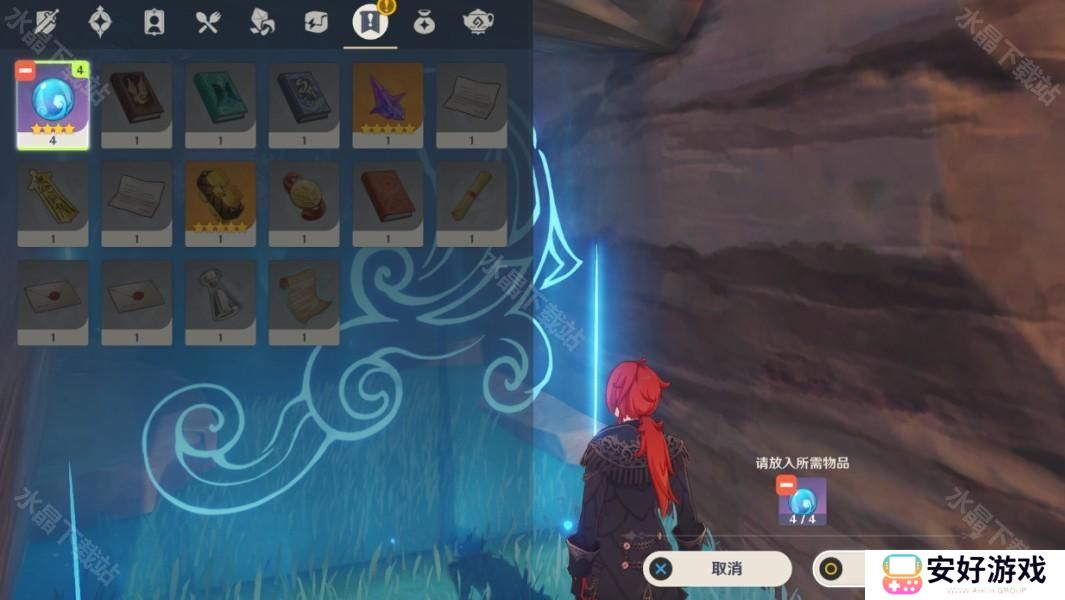The image size is (1065, 600).
Task: Open the Food tab
Action: tap(208, 22)
